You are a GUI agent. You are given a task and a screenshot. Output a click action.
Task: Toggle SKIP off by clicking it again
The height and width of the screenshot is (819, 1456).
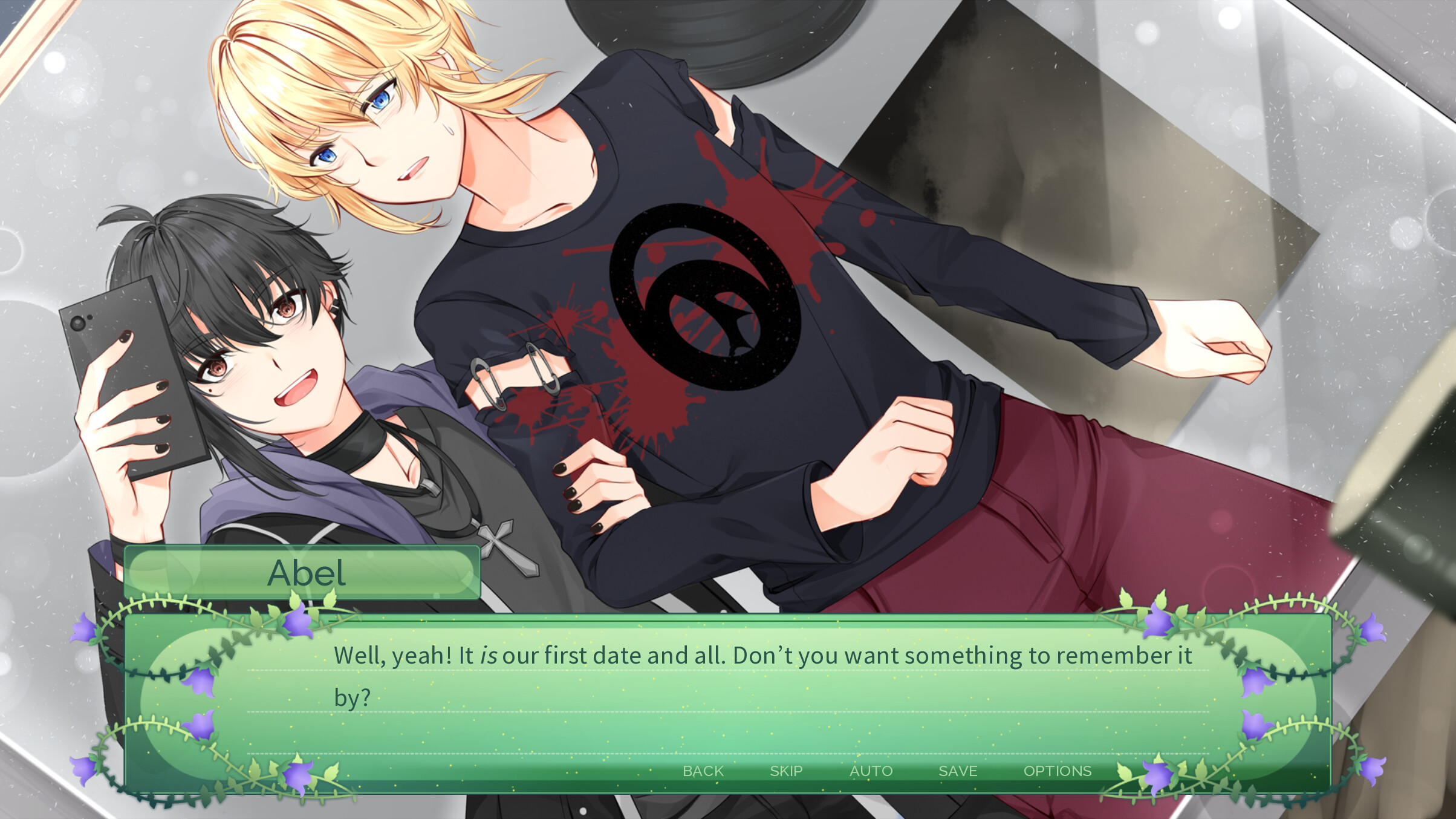point(784,771)
